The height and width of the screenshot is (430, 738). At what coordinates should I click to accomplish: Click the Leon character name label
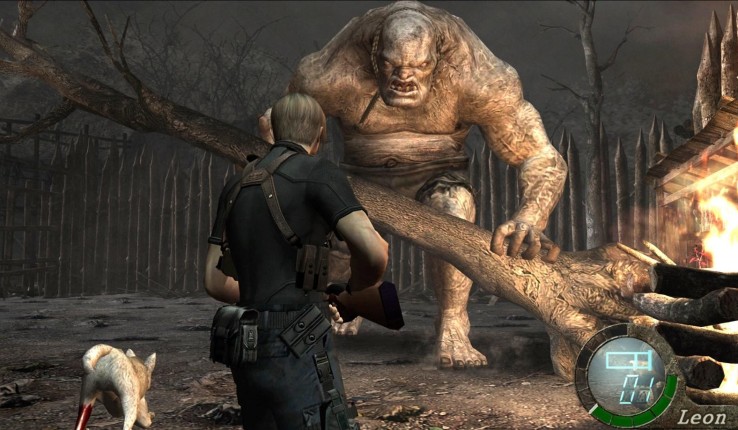(x=701, y=417)
